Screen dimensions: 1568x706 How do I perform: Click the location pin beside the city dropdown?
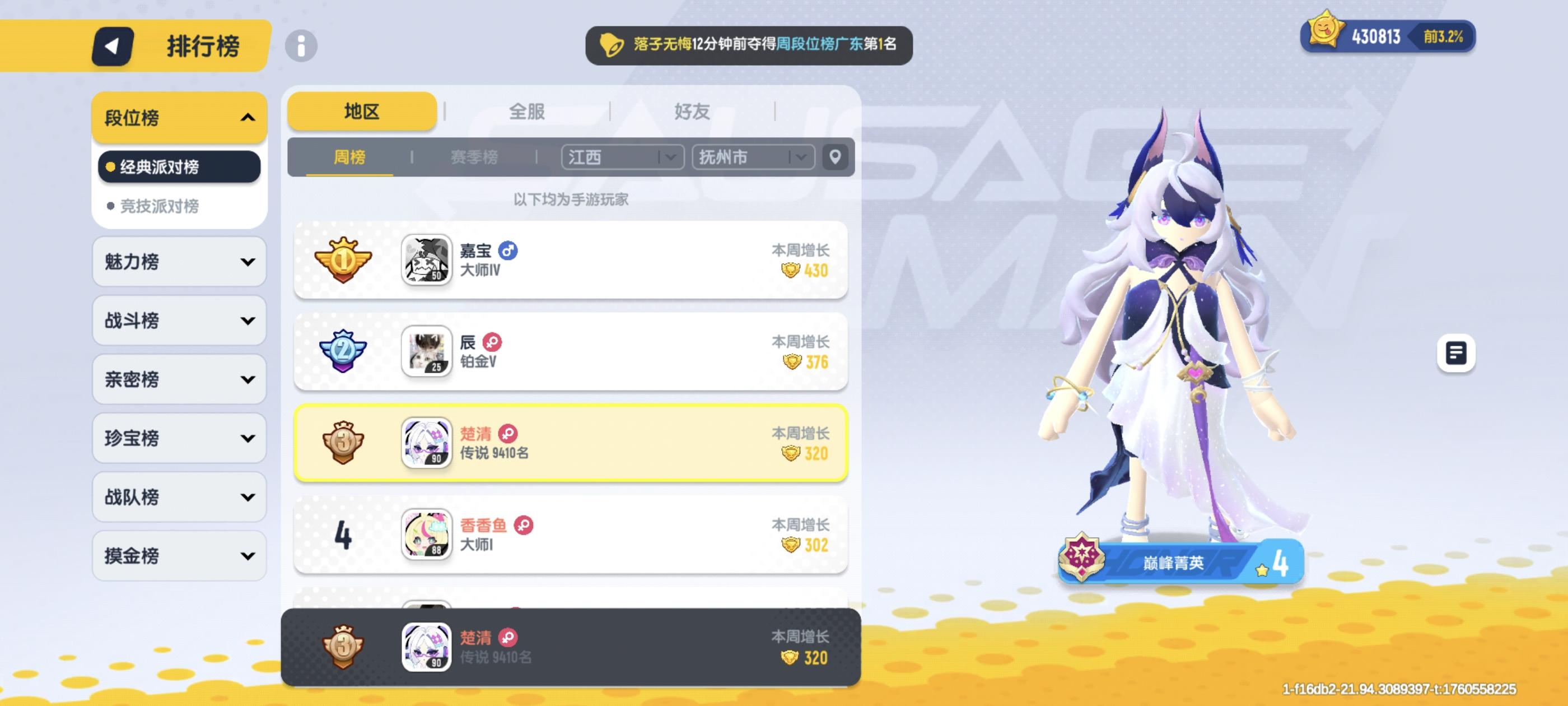tap(835, 157)
